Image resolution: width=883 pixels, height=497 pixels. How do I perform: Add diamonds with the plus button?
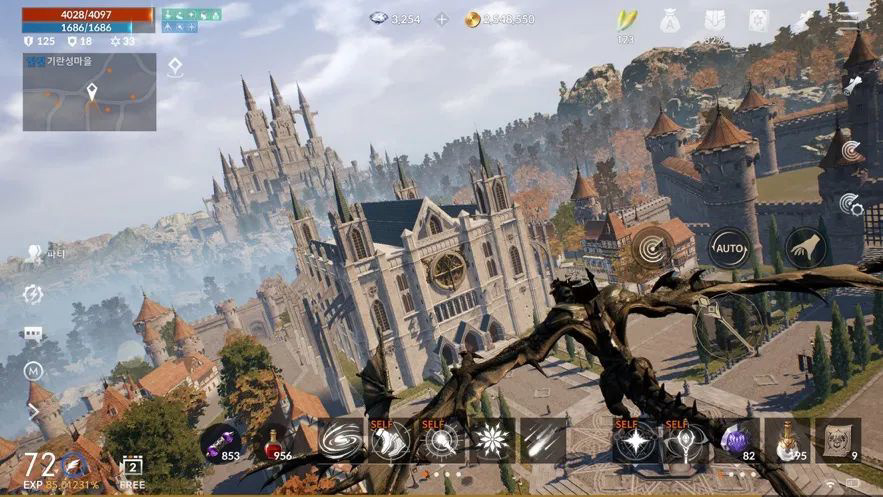441,19
